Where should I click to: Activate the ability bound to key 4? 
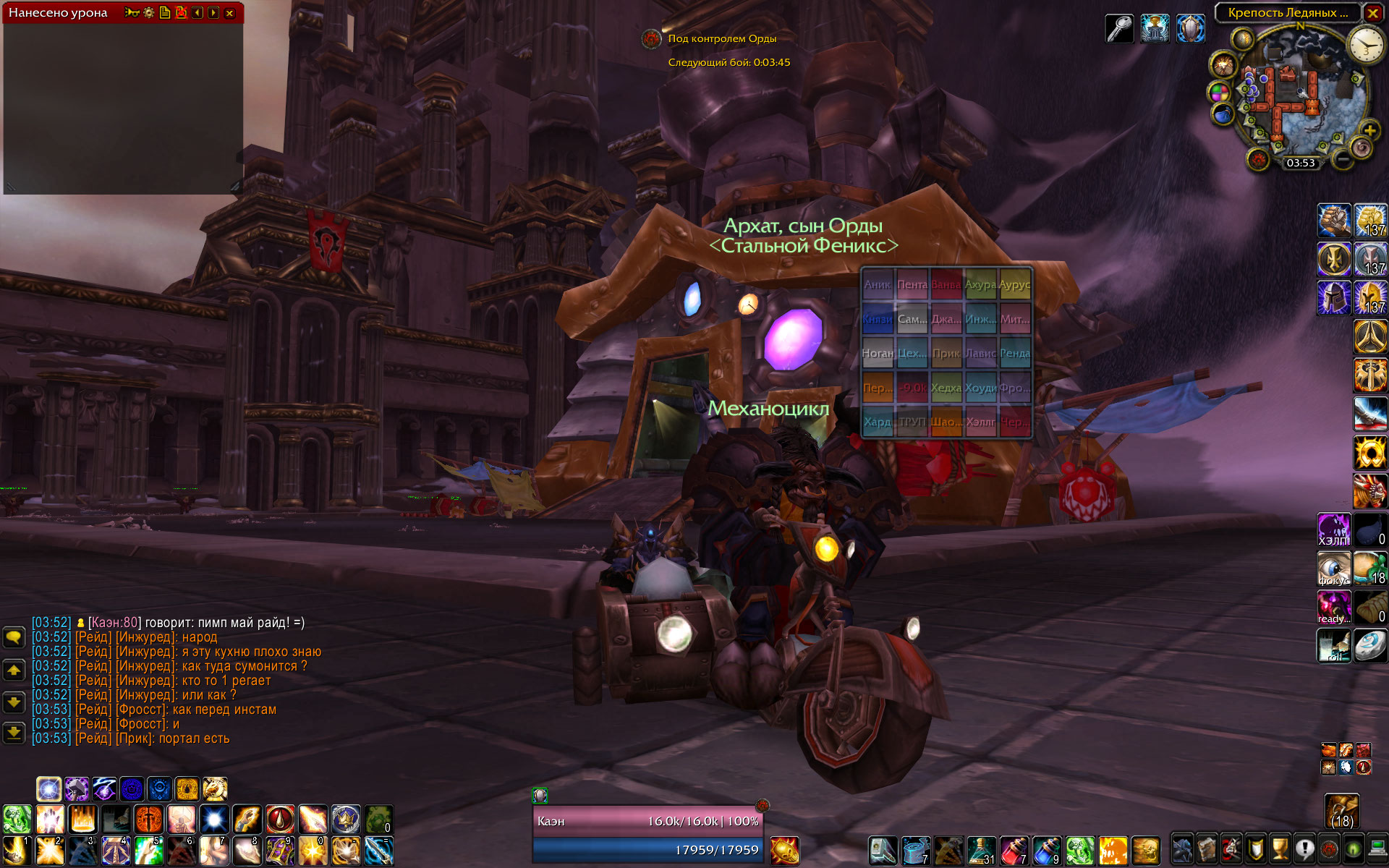[x=115, y=851]
